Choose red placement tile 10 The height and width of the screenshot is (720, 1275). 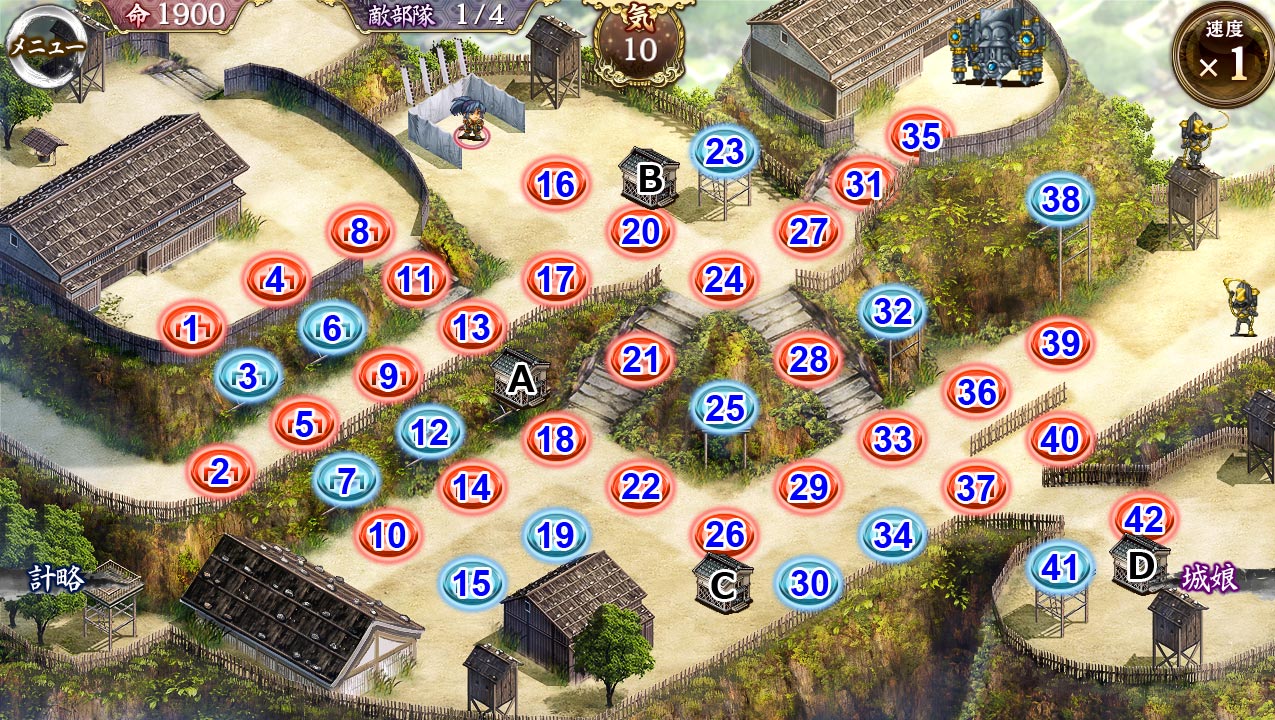coord(388,536)
